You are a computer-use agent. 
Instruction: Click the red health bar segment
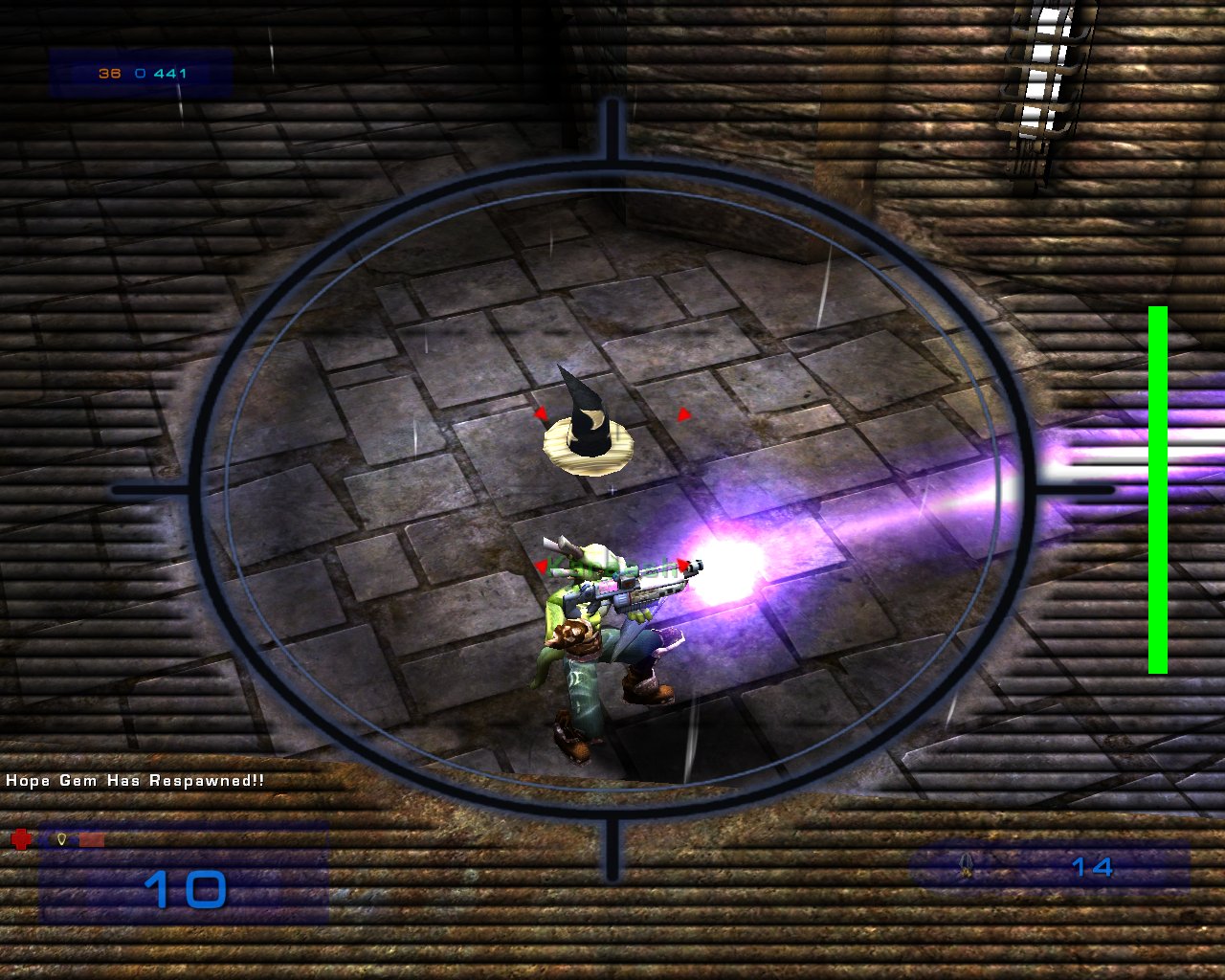tap(92, 839)
